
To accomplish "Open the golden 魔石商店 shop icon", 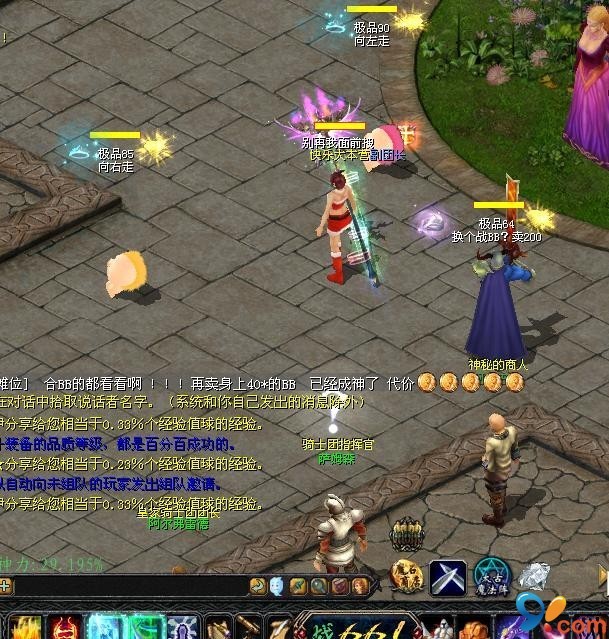I will click(407, 578).
